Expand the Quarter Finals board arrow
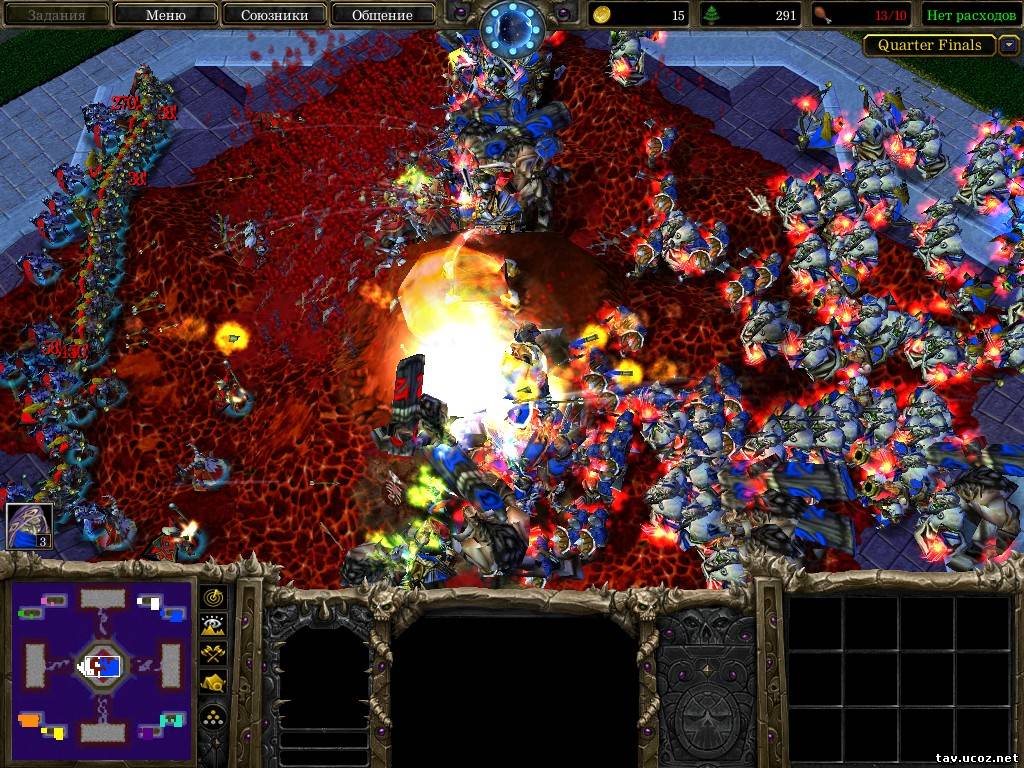Screen dimensions: 1024x768 pyautogui.click(x=1009, y=45)
